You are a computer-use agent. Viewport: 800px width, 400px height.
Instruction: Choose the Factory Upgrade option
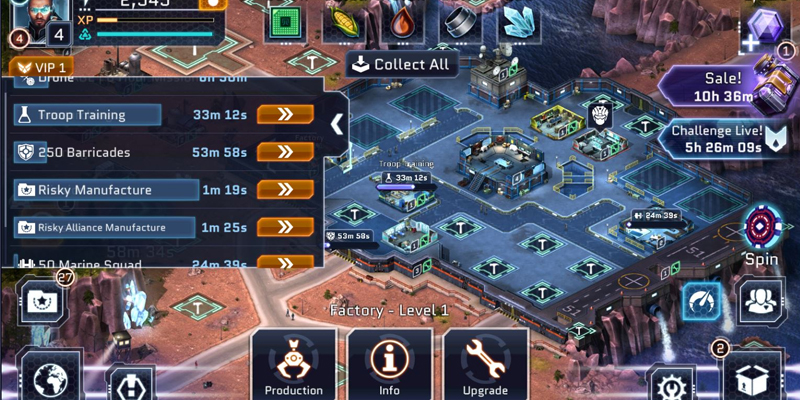coord(485,365)
